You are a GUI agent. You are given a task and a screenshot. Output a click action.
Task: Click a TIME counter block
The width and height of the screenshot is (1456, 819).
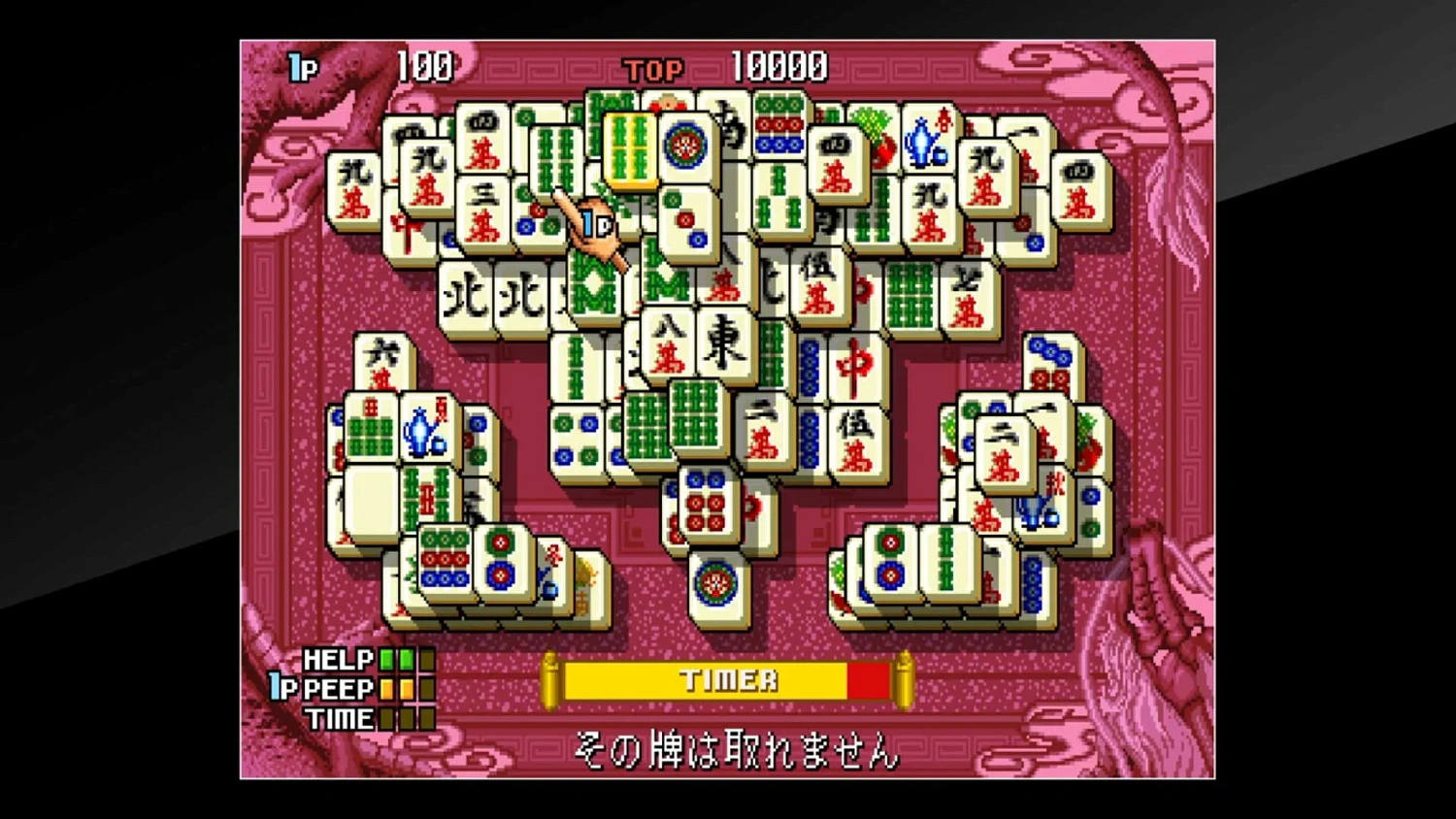388,720
